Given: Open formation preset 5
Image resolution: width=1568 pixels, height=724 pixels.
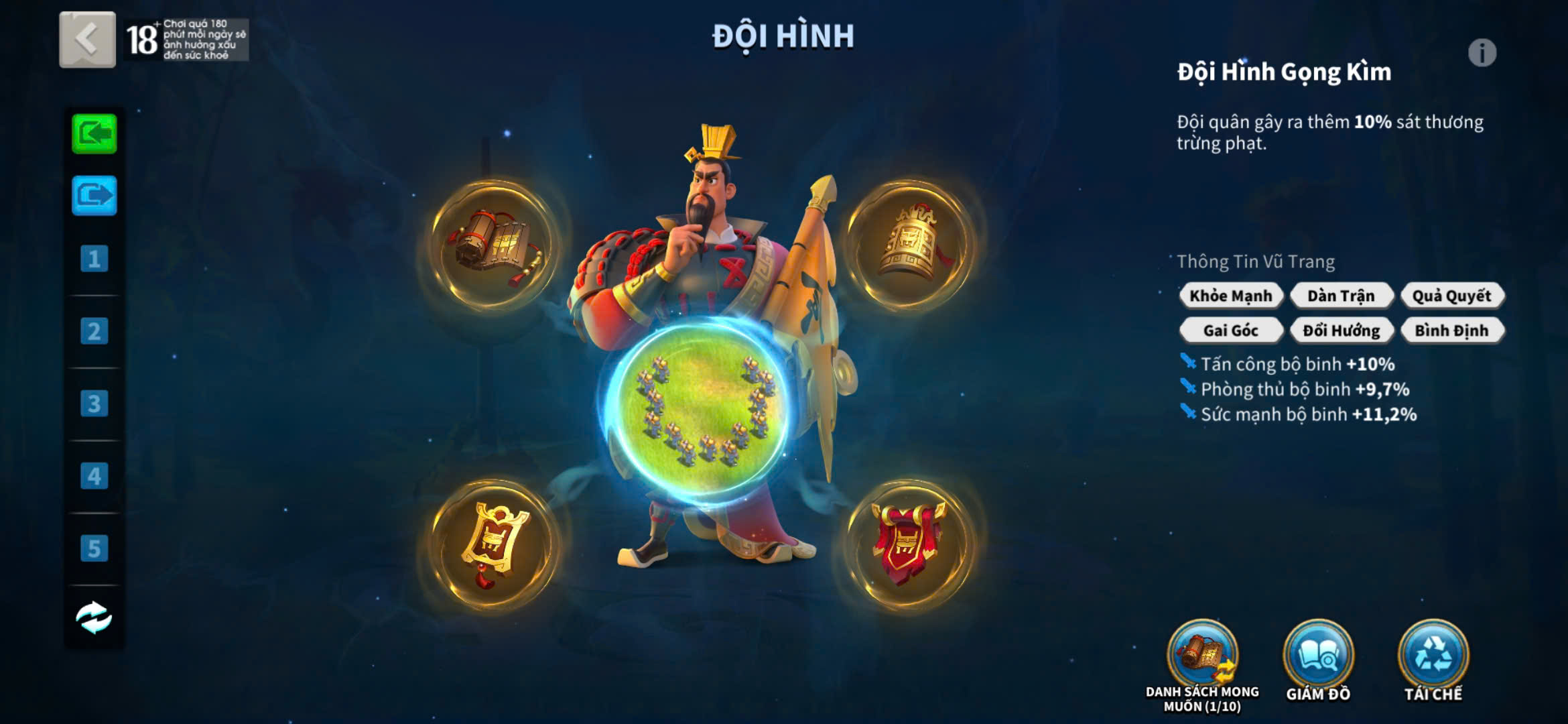Looking at the screenshot, I should click(x=94, y=548).
